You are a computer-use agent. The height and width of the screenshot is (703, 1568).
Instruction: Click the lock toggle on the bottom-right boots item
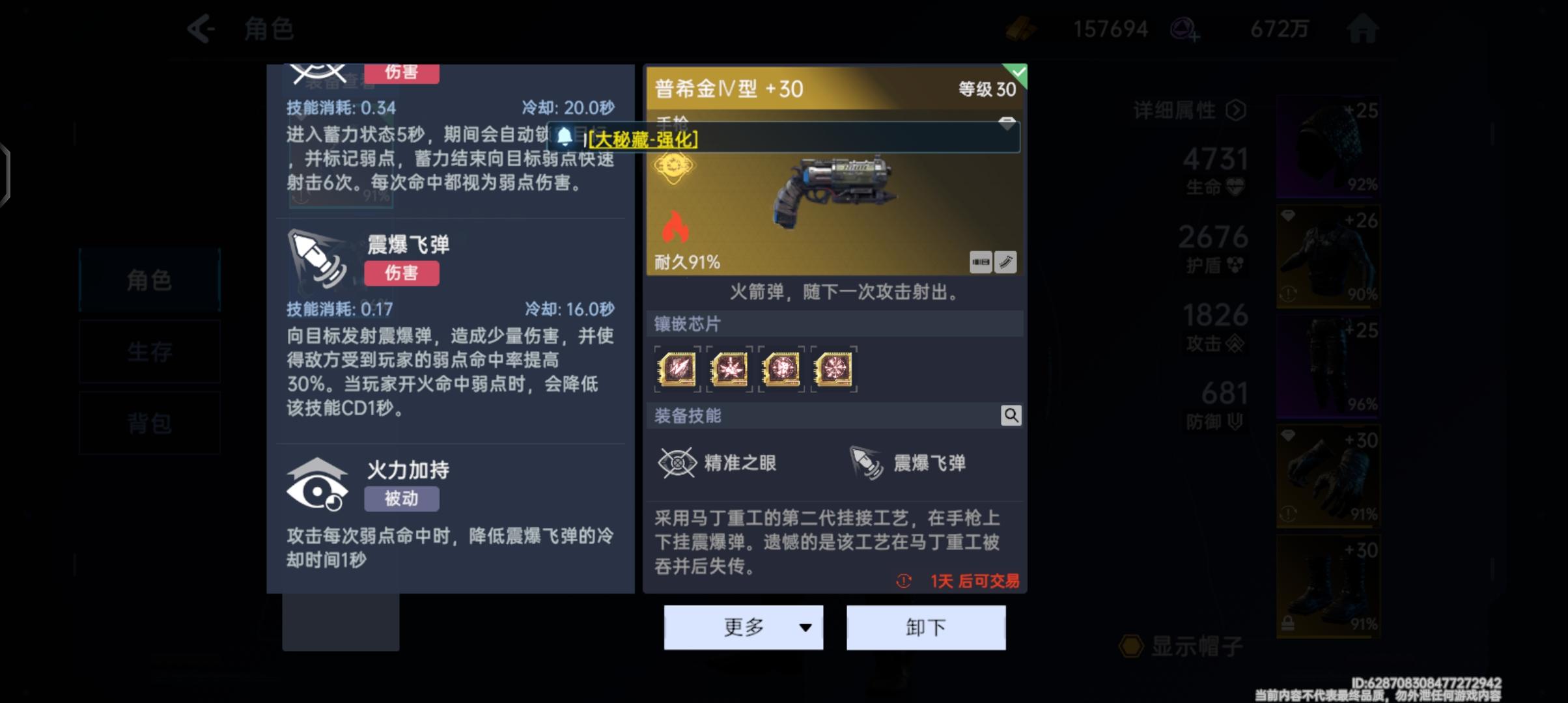pos(1288,623)
